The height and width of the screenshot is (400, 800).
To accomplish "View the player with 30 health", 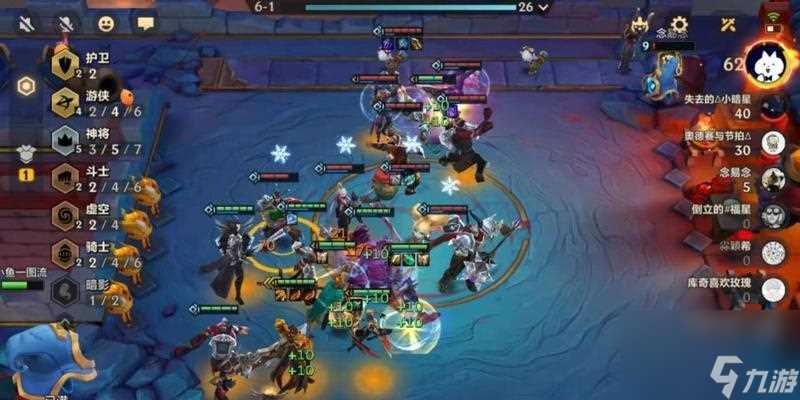I will pos(772,143).
